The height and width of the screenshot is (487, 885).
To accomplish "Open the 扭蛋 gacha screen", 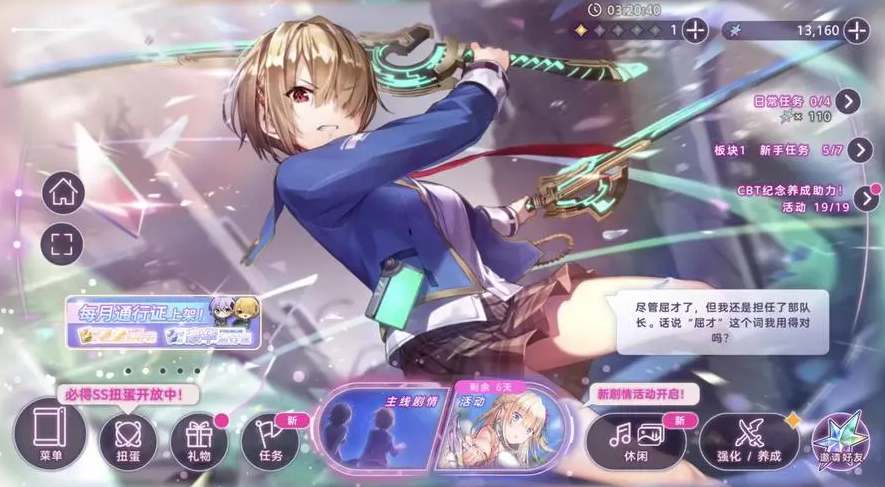I will click(x=128, y=440).
